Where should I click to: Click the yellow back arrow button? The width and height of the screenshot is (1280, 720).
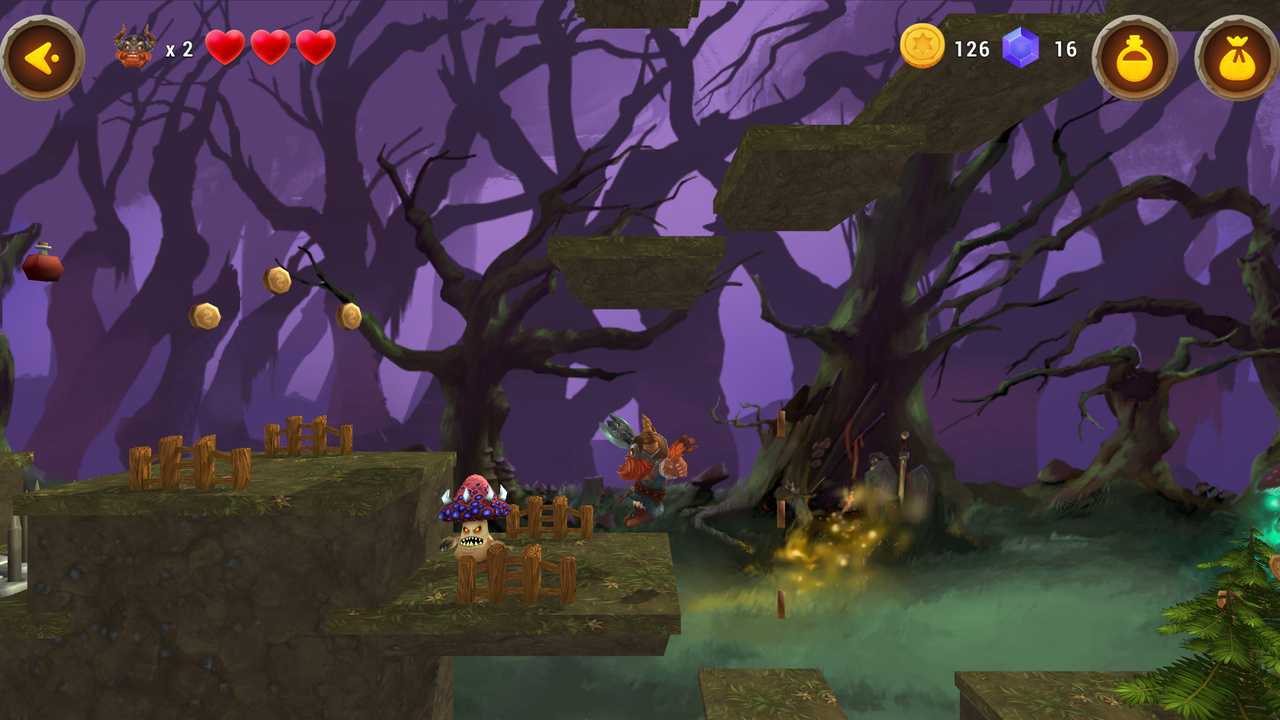(x=42, y=58)
